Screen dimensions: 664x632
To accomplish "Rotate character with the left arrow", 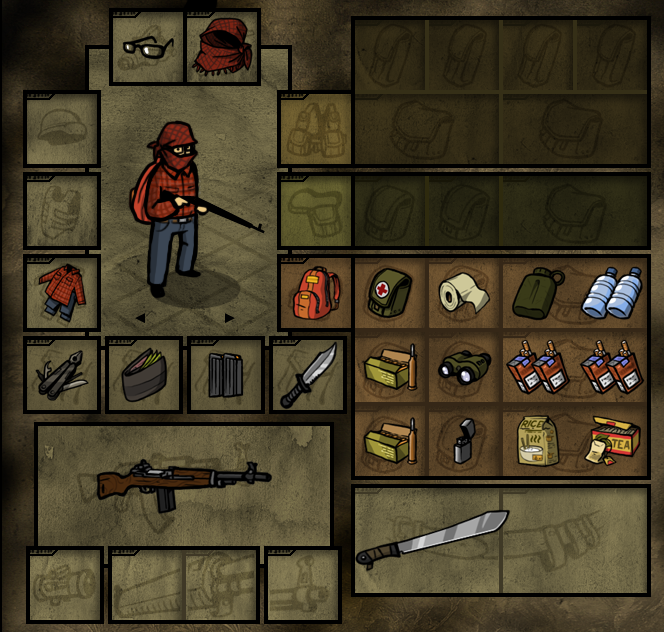I will pyautogui.click(x=140, y=318).
